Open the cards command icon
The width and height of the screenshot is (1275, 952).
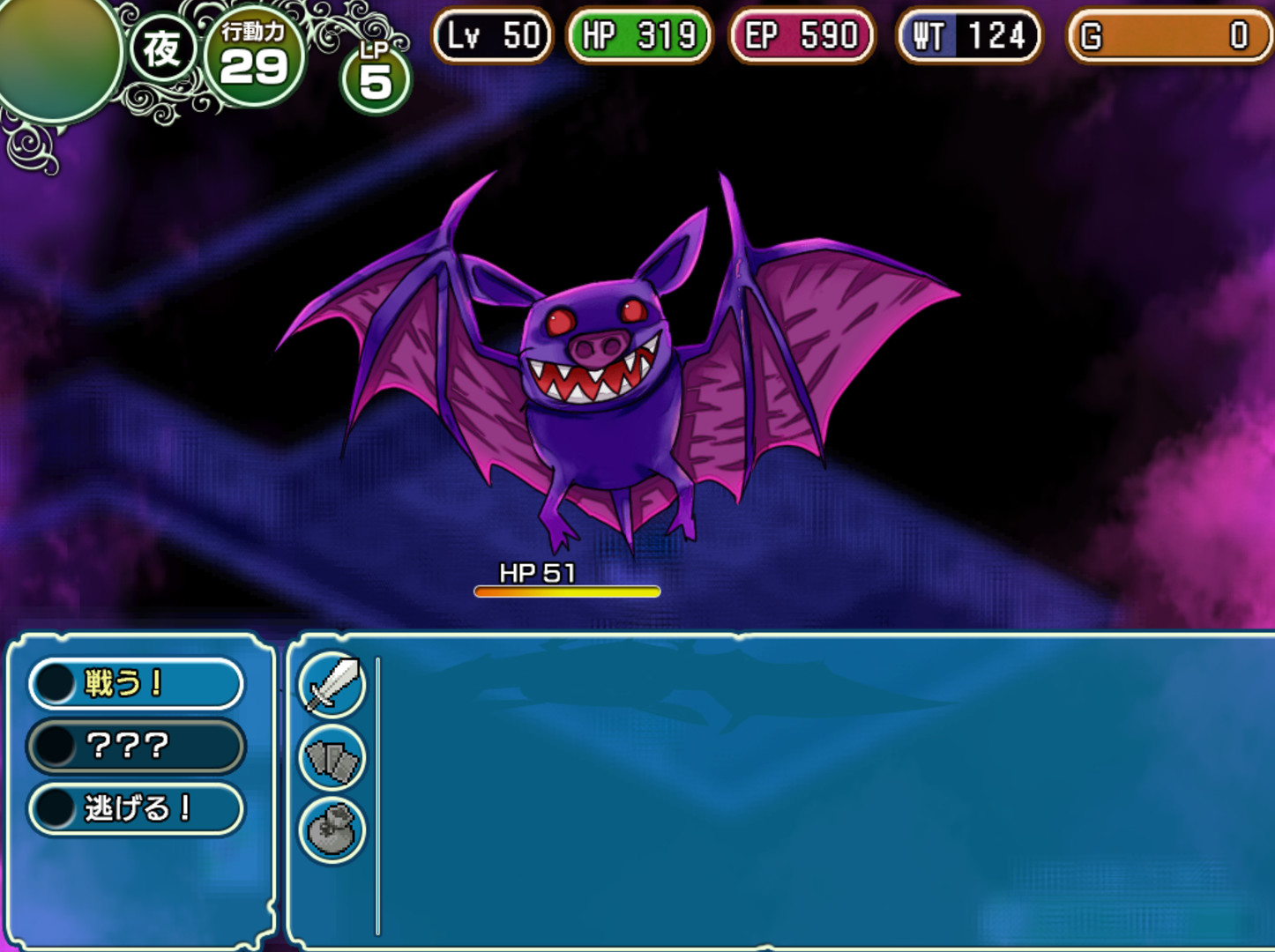[x=330, y=756]
